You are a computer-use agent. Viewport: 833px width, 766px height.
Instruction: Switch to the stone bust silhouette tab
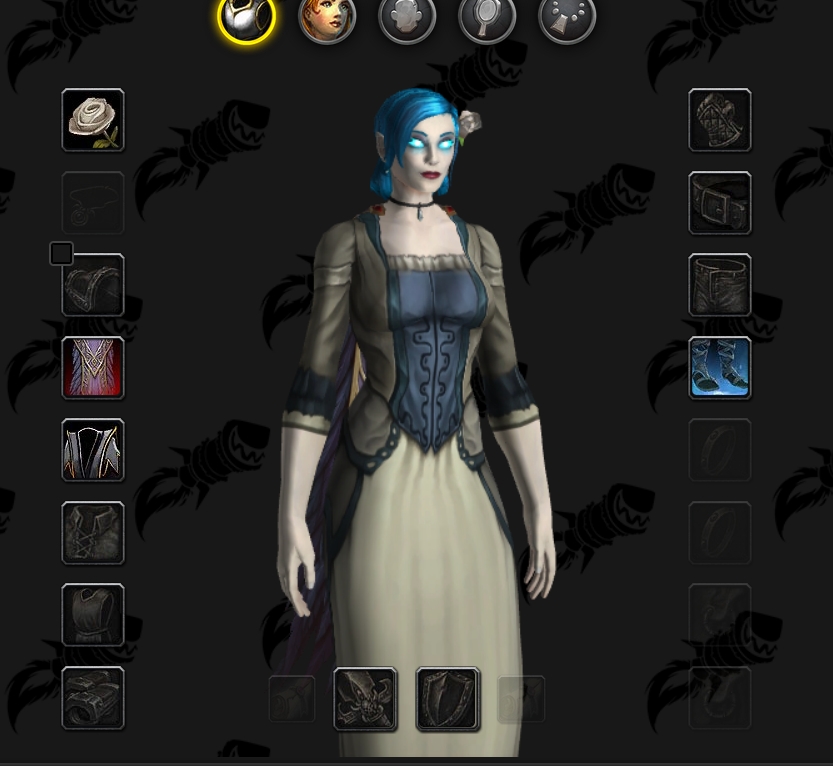tap(407, 20)
